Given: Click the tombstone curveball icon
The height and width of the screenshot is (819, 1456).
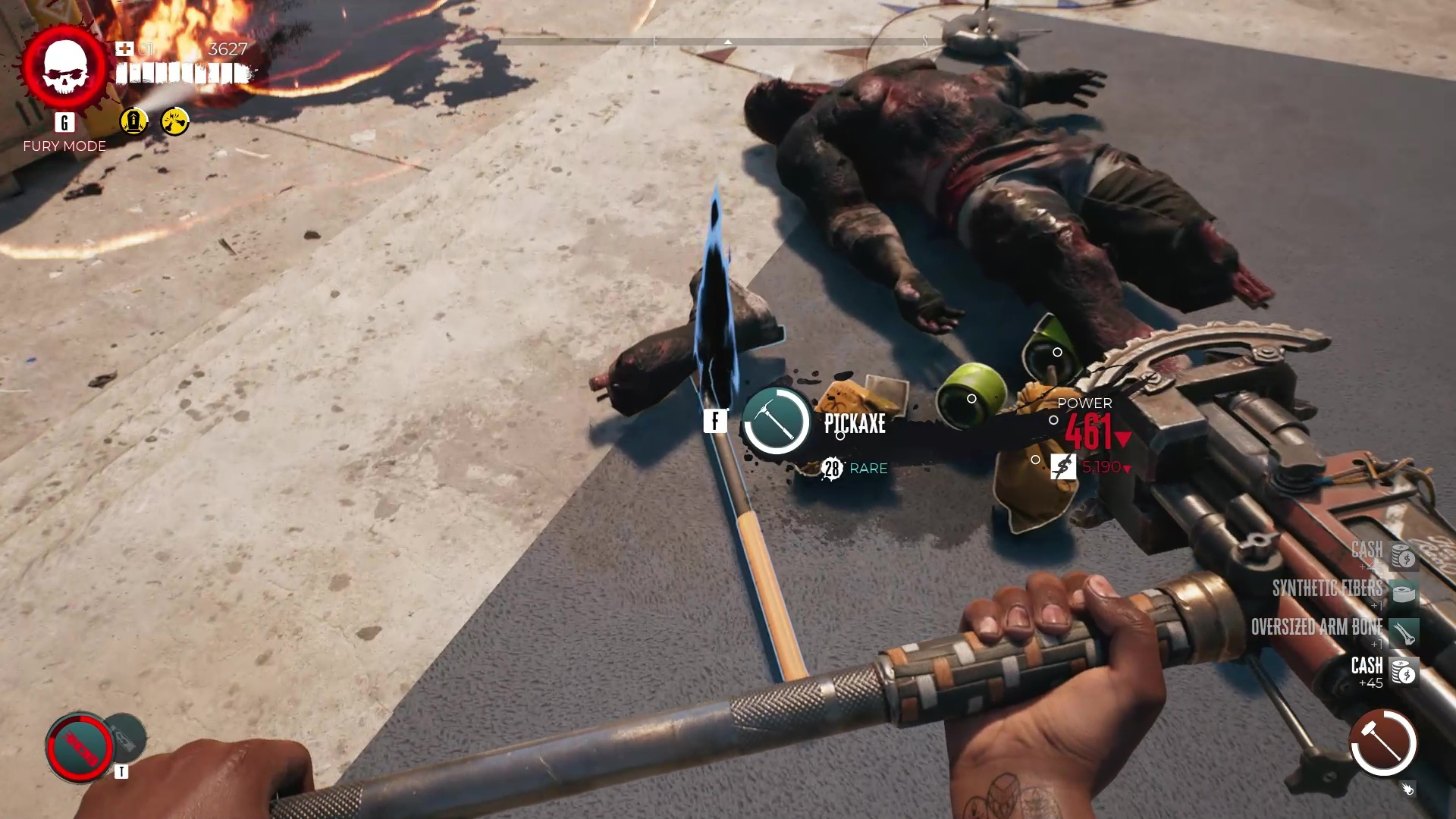Looking at the screenshot, I should coord(133,122).
